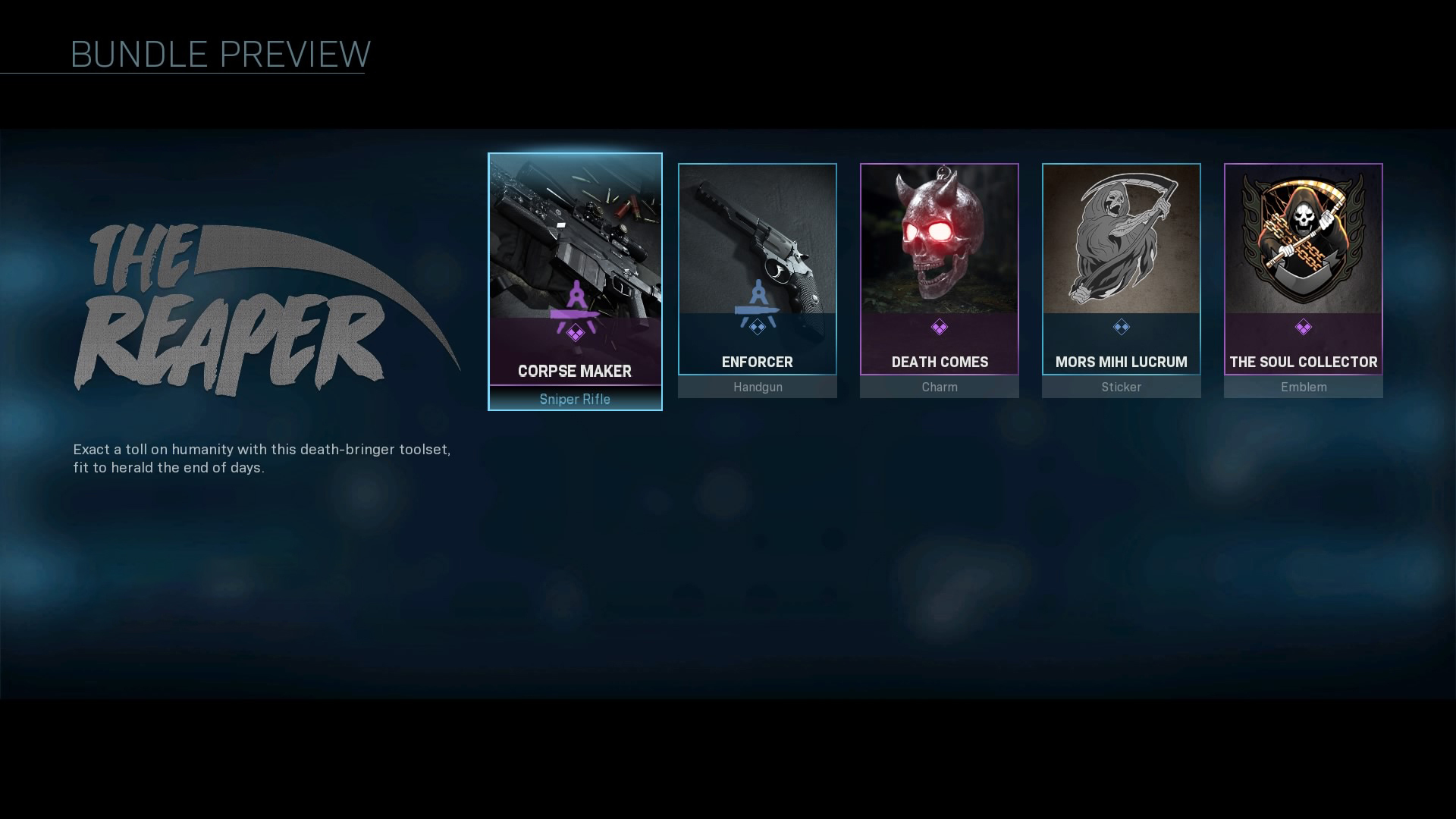This screenshot has height=819, width=1456.
Task: View The Soul Collector emblem card
Action: [1303, 279]
